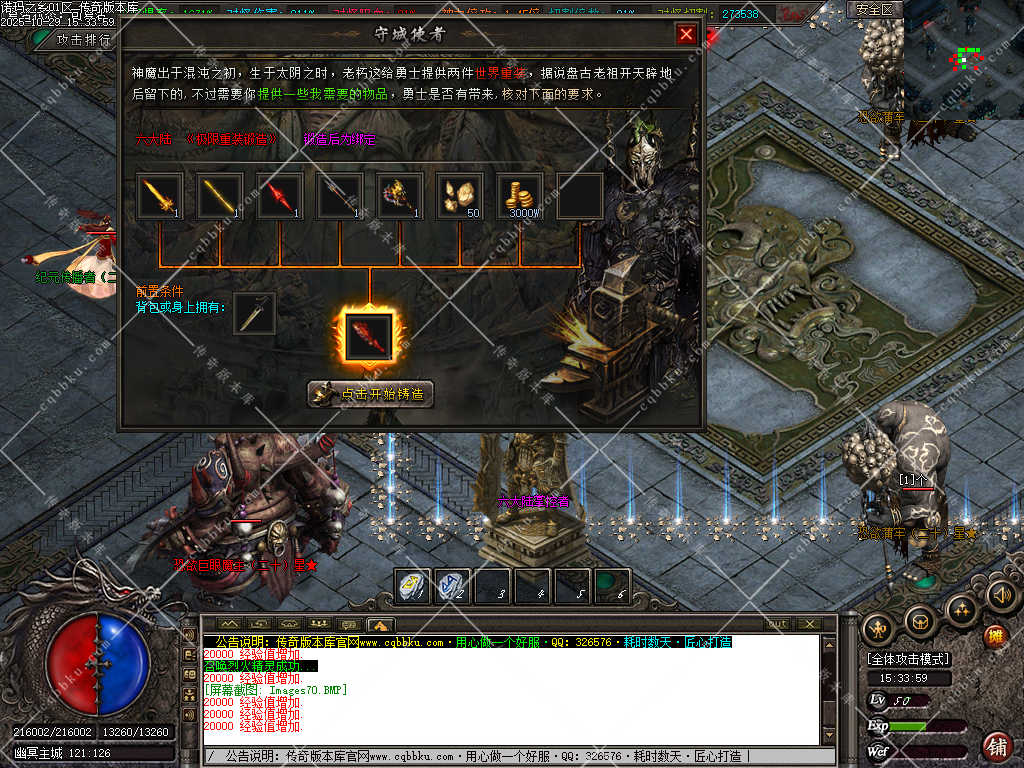Select the red crystal blade material slot
This screenshot has width=1024, height=768.
[x=280, y=196]
